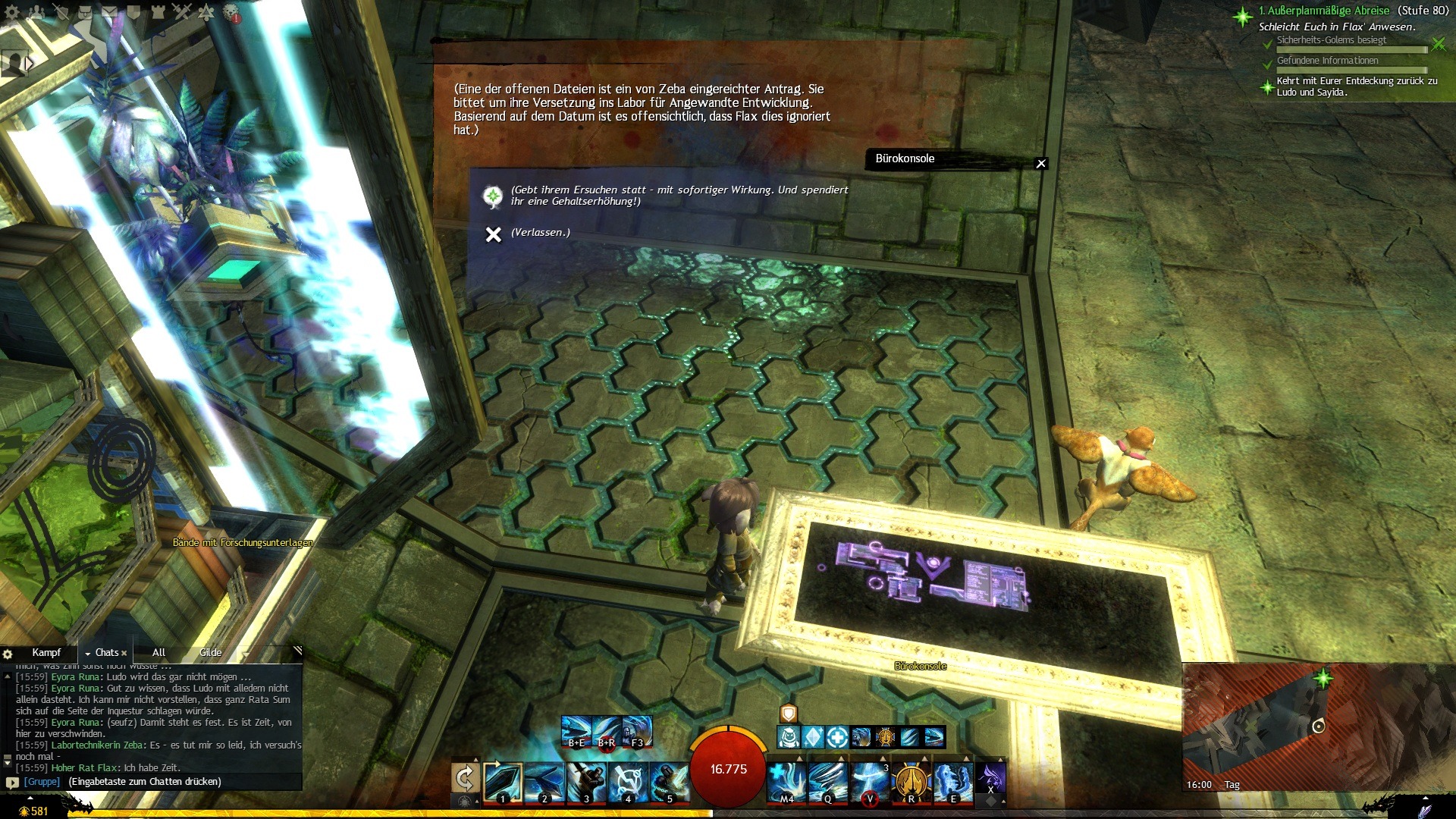Viewport: 1456px width, 819px height.
Task: Open the mail envelope icon
Action: click(x=109, y=11)
